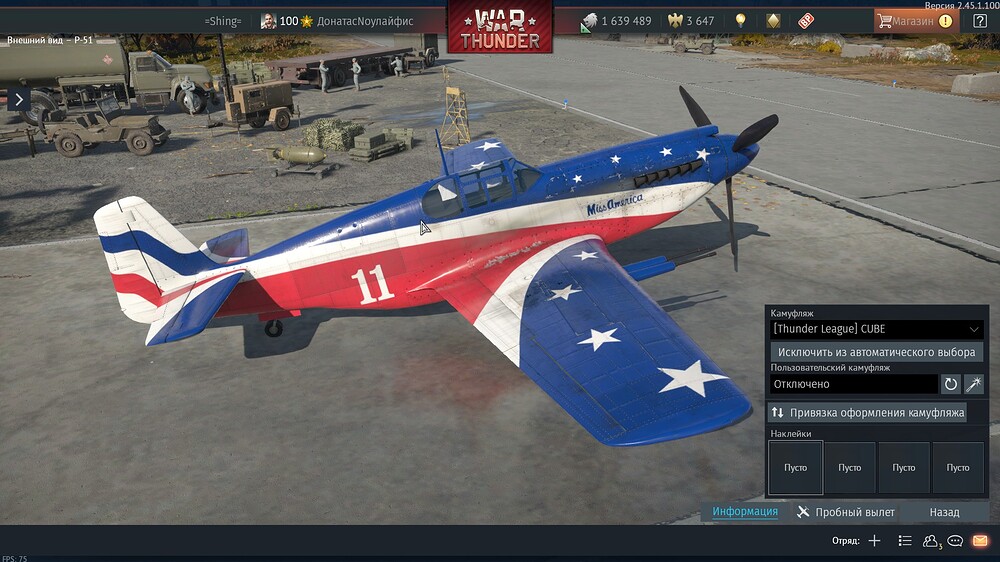Open the orange mail envelope
The image size is (1000, 562).
coord(980,541)
